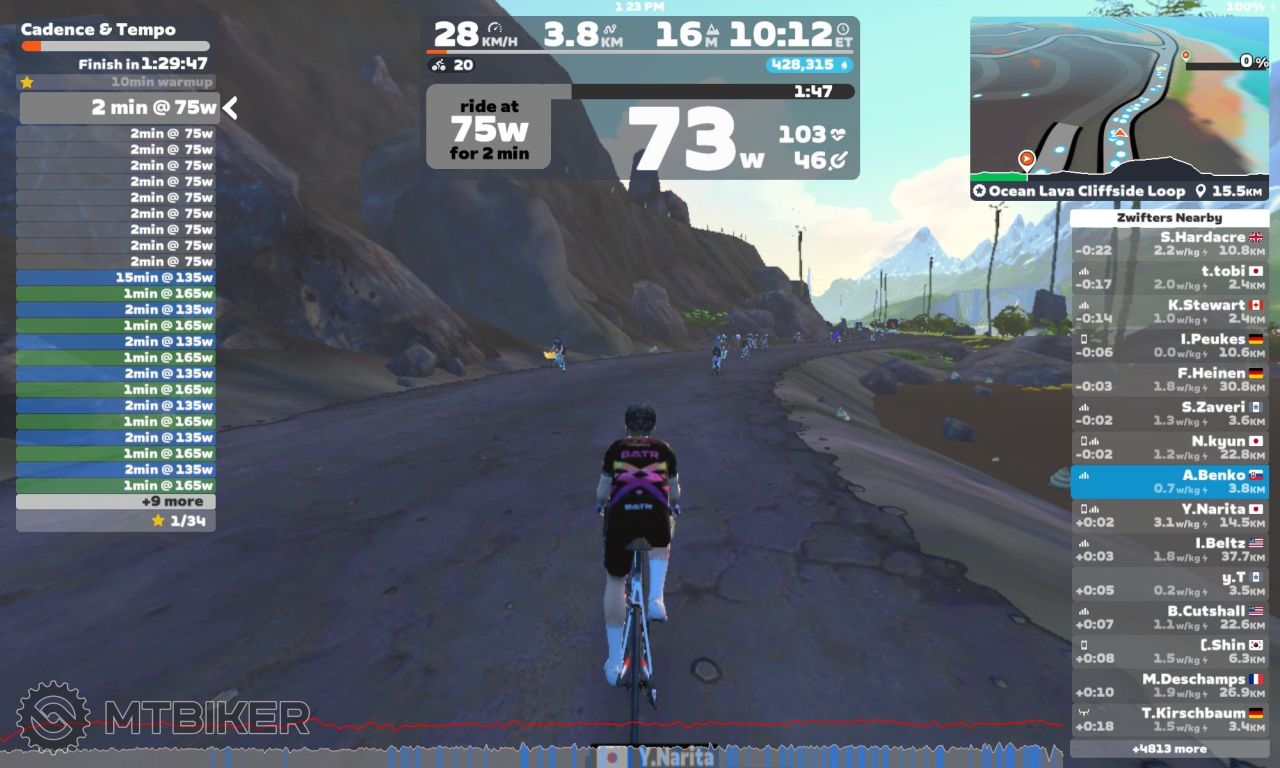Choose I.Beltz from the rider list

[x=1169, y=550]
